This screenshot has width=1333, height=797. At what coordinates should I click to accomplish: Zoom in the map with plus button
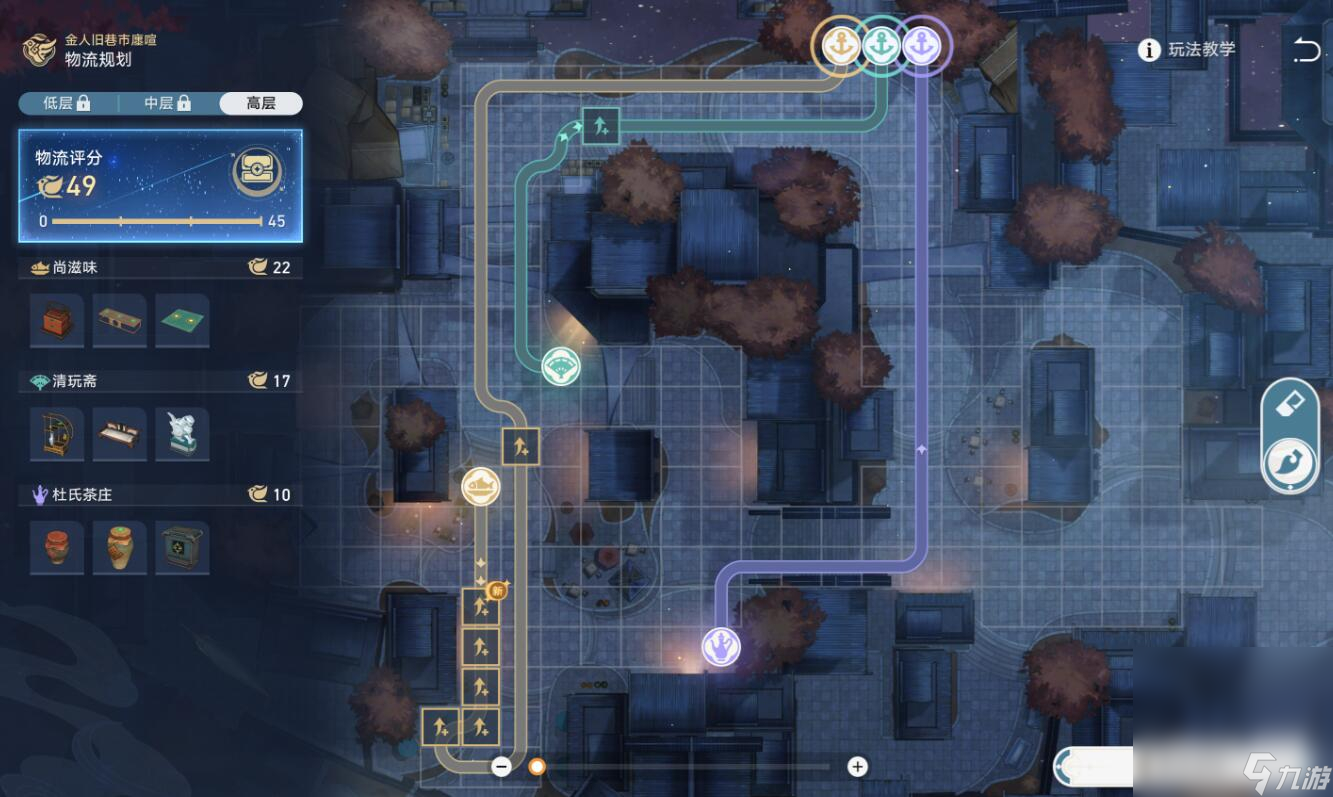pos(857,767)
